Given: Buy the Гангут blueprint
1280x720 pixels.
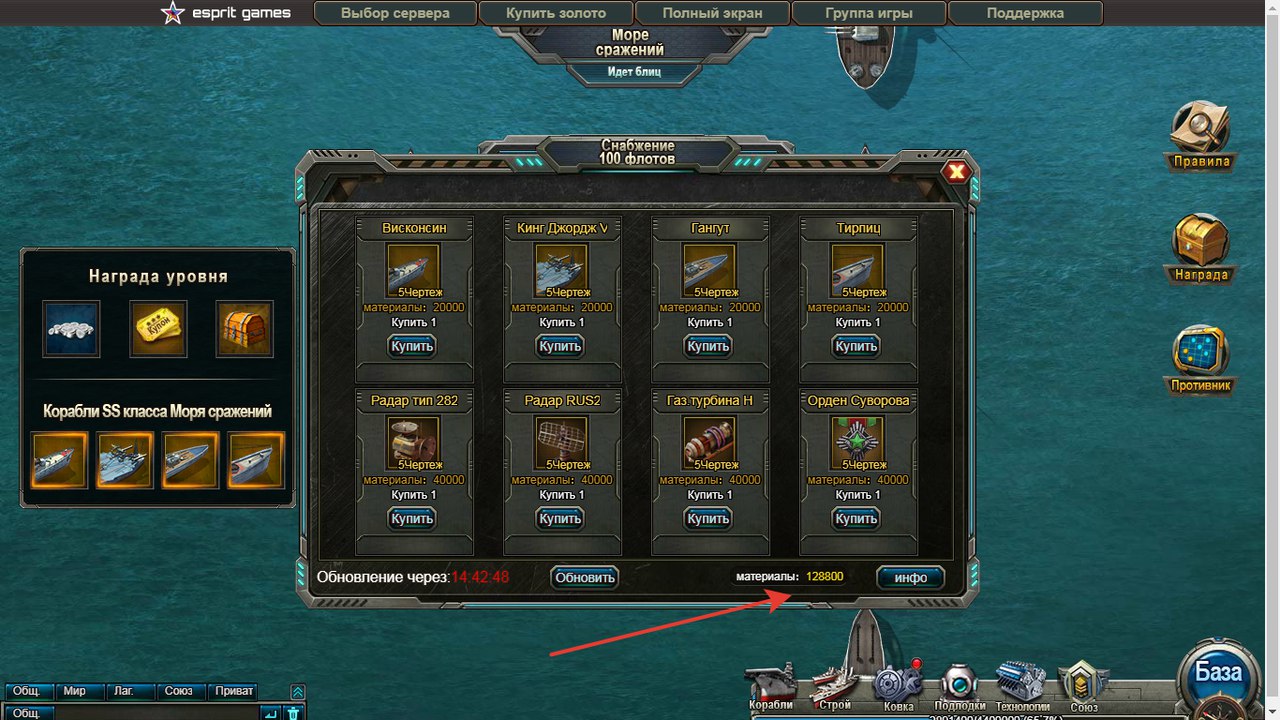Looking at the screenshot, I should tap(708, 346).
